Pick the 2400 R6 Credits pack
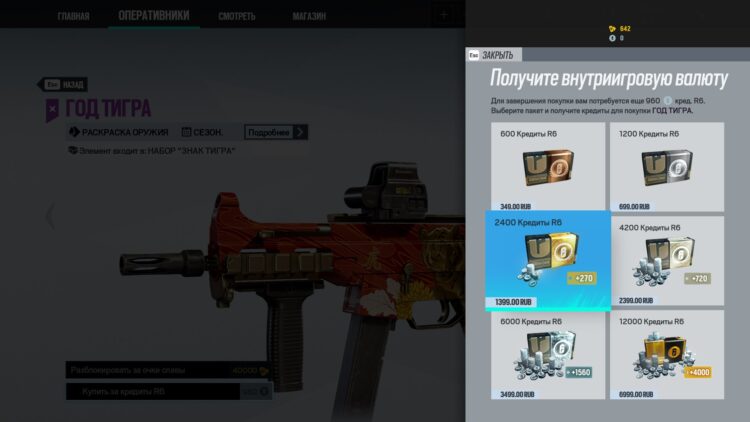750x422 pixels. pyautogui.click(x=547, y=260)
